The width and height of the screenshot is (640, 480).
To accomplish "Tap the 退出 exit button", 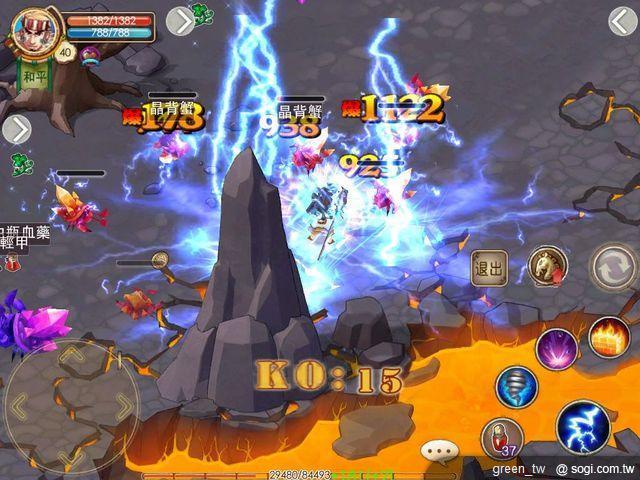I will tap(489, 268).
